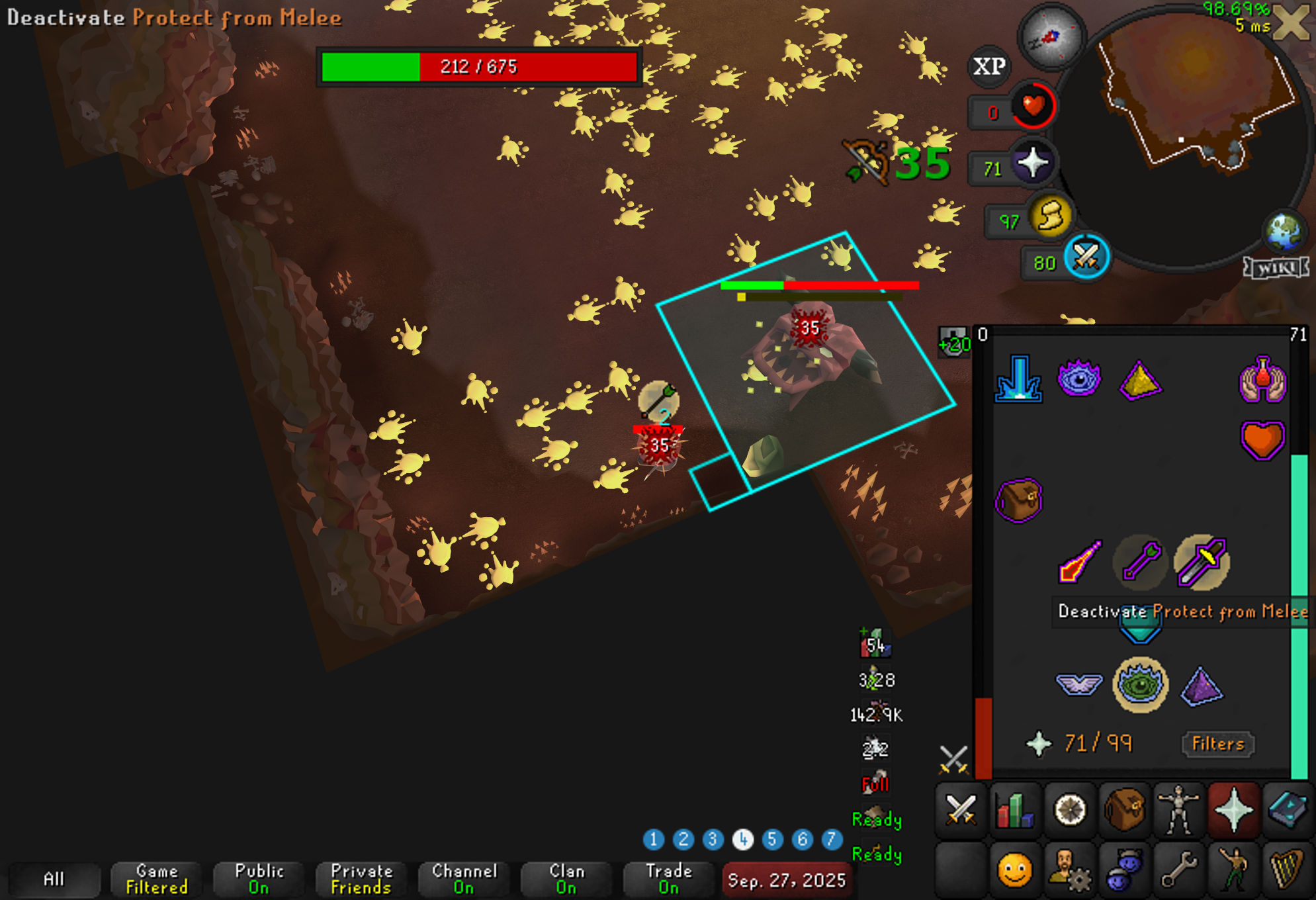1316x900 pixels.
Task: Open the Wiki lookup banner
Action: [1276, 268]
